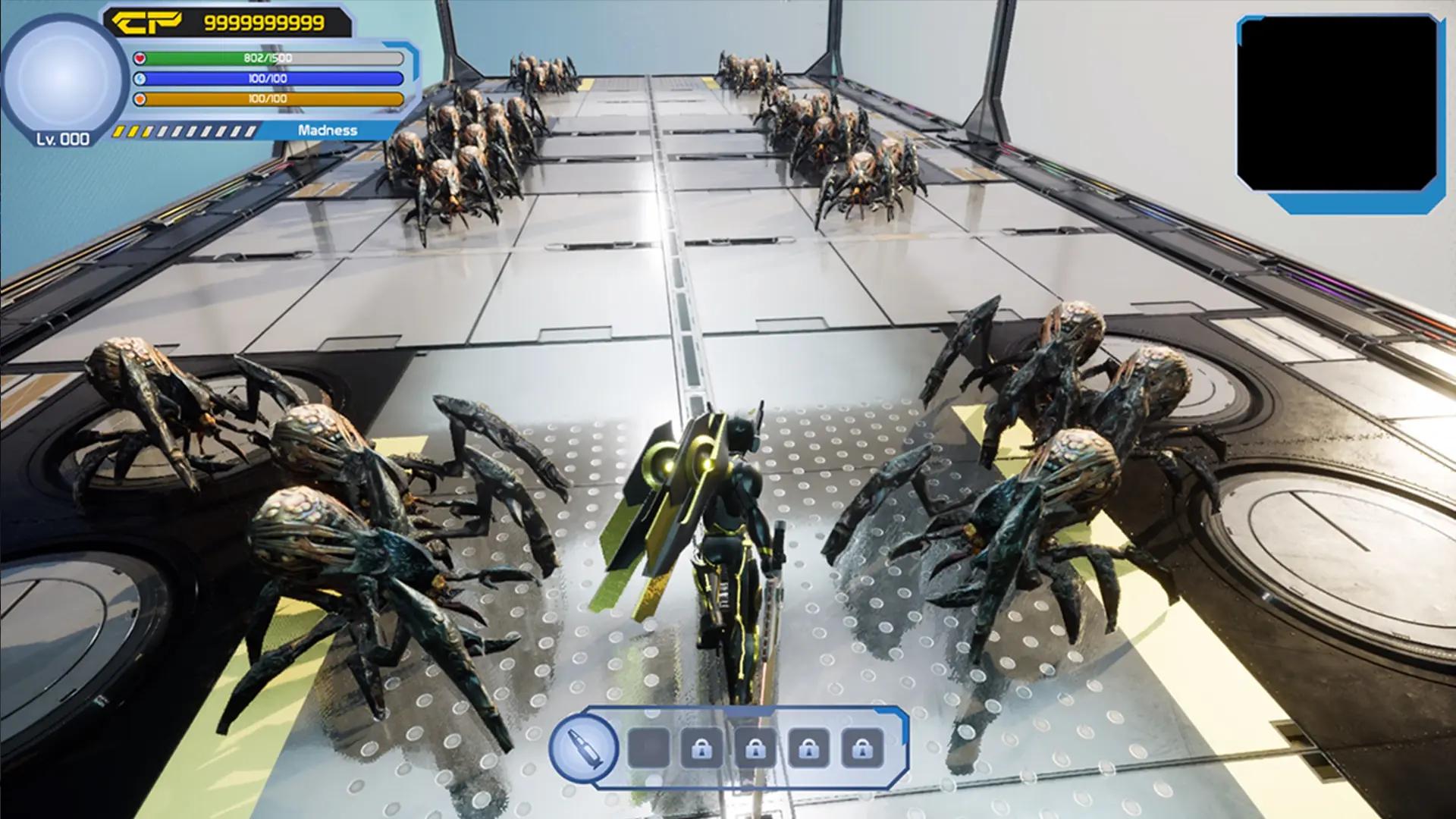This screenshot has height=819, width=1456.
Task: Click the empty unlocked hotbar slot
Action: [648, 748]
